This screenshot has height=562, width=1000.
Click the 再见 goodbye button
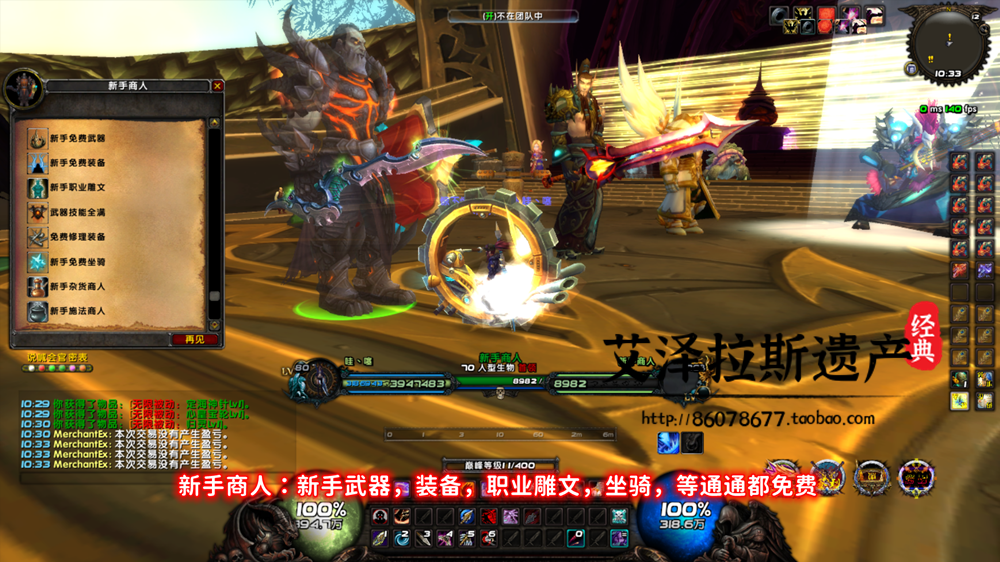(x=194, y=339)
